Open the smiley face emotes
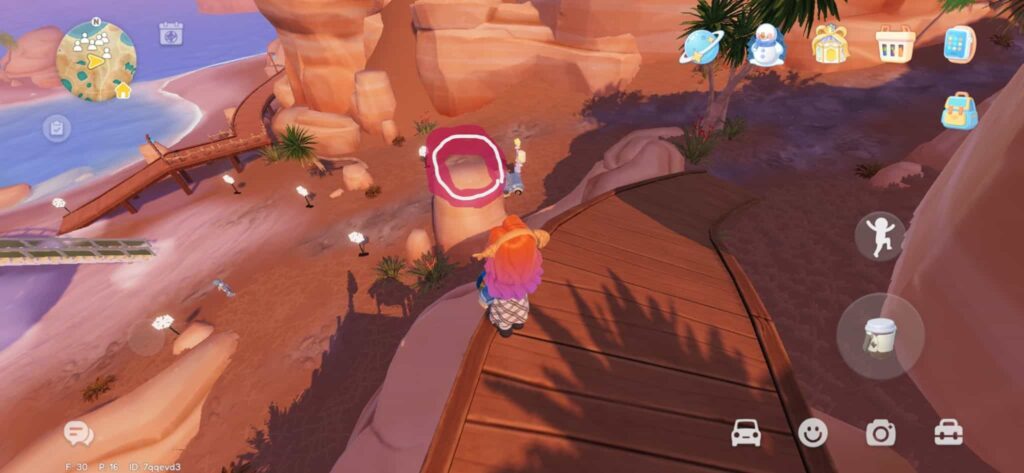The width and height of the screenshot is (1024, 473). pyautogui.click(x=813, y=432)
